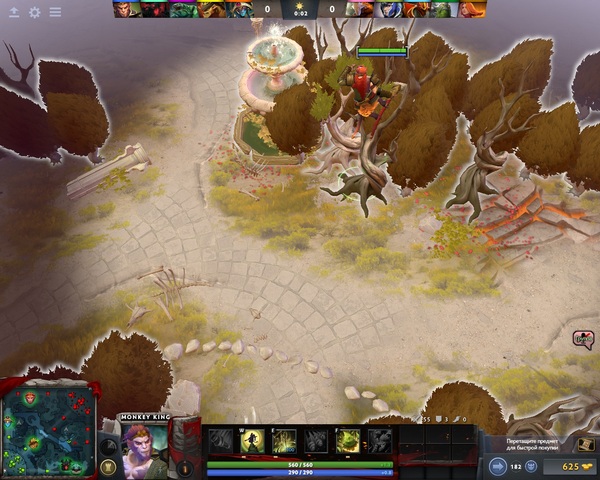Use the Tree Dance ability

pyautogui.click(x=253, y=441)
